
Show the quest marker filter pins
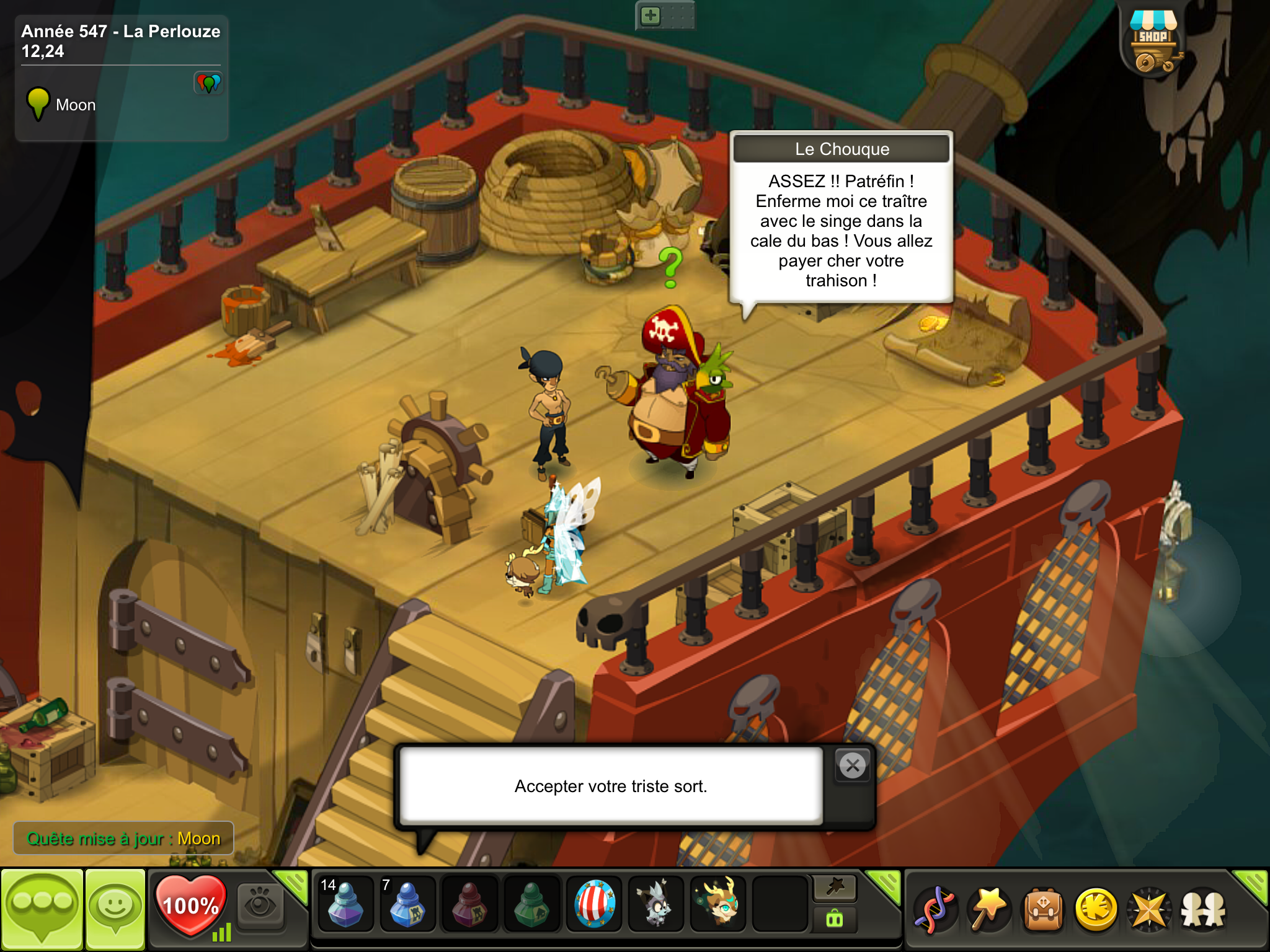pyautogui.click(x=208, y=82)
